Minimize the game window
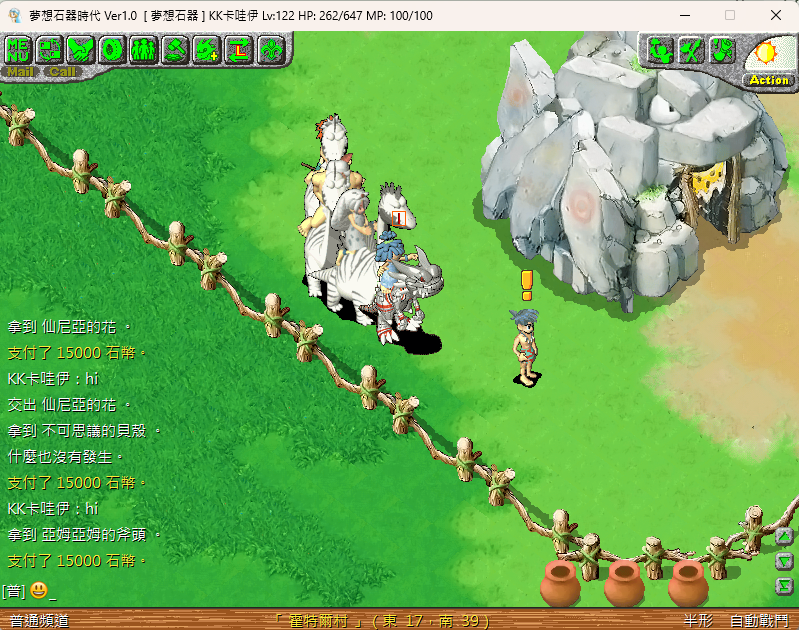799x630 pixels. tap(685, 15)
